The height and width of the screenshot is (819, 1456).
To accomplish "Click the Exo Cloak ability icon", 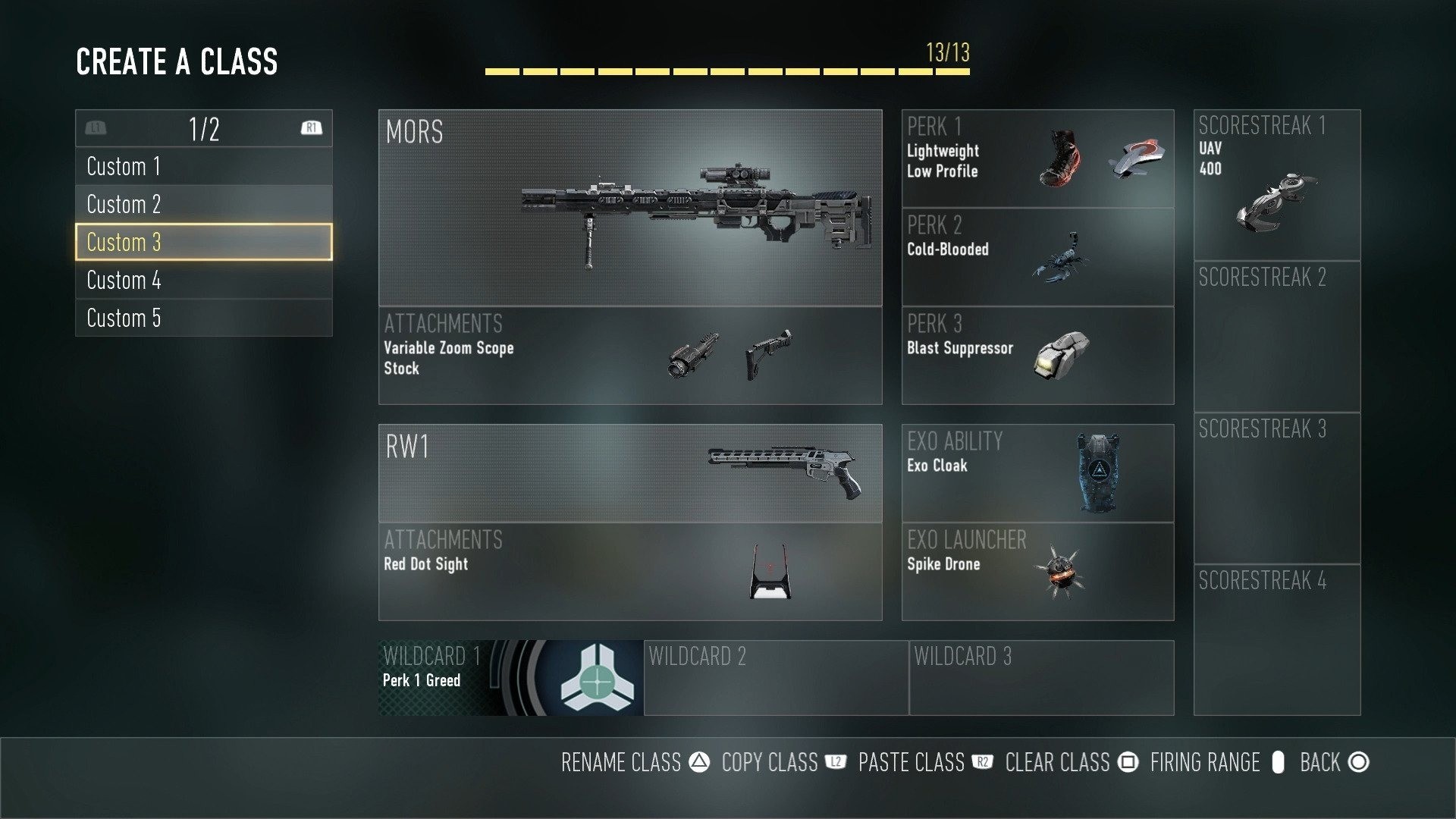I will [1098, 470].
